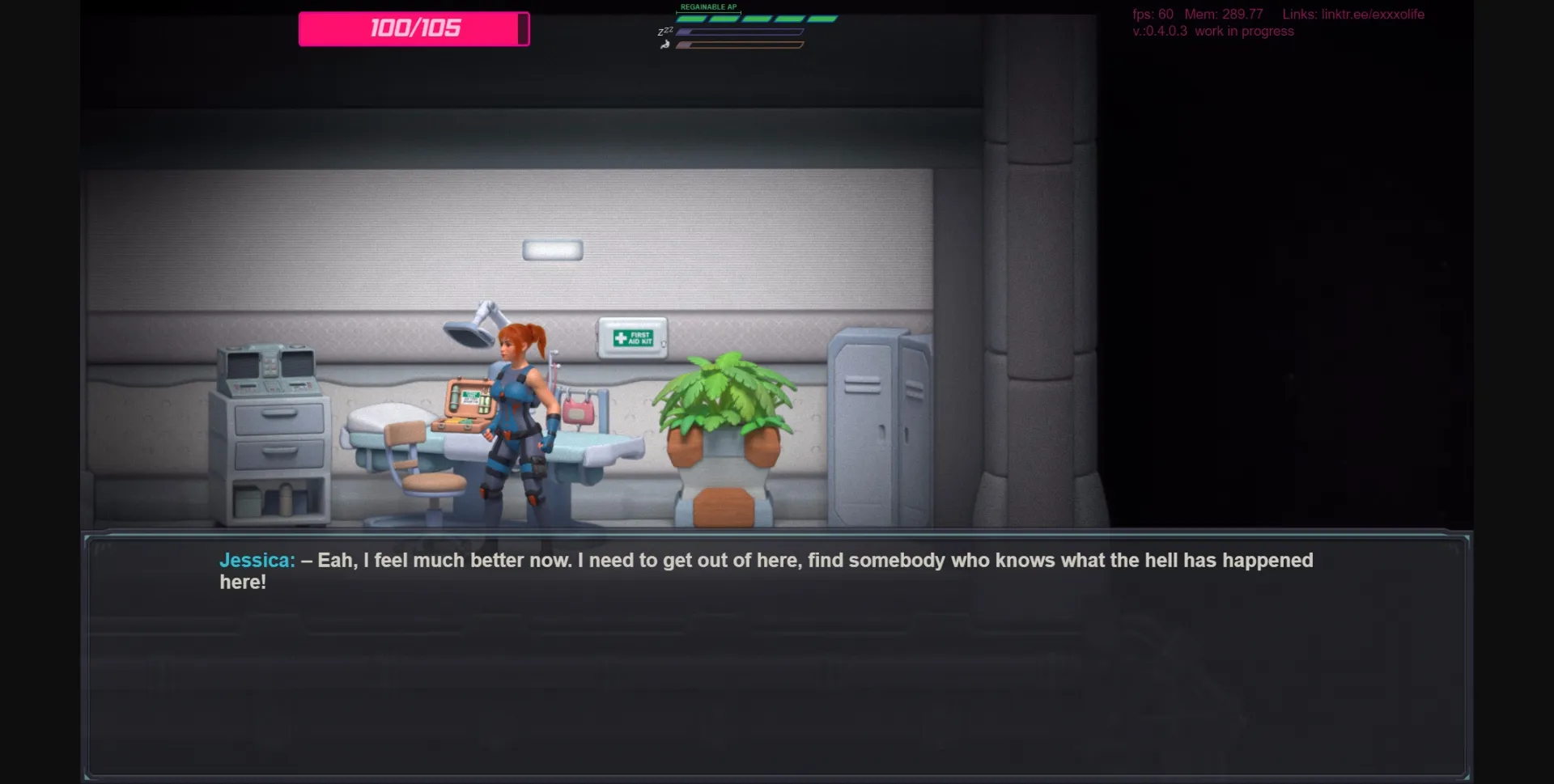
Task: Click the pink 100/105 health bar
Action: click(x=414, y=28)
